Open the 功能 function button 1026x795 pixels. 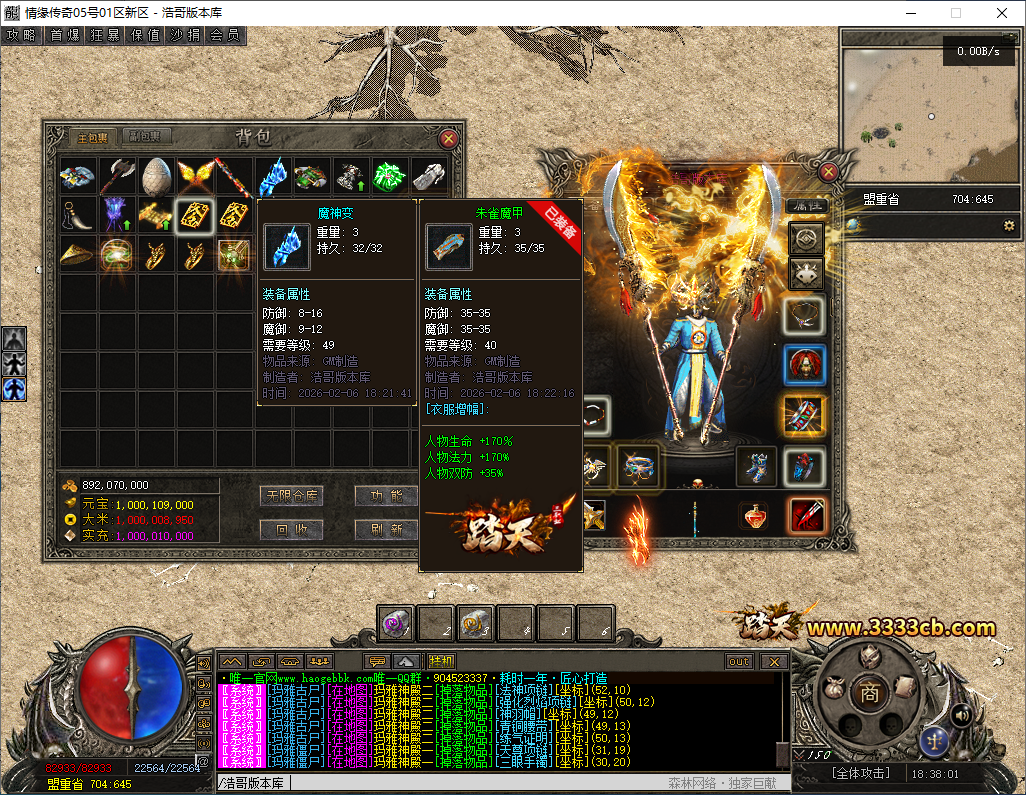pyautogui.click(x=385, y=496)
